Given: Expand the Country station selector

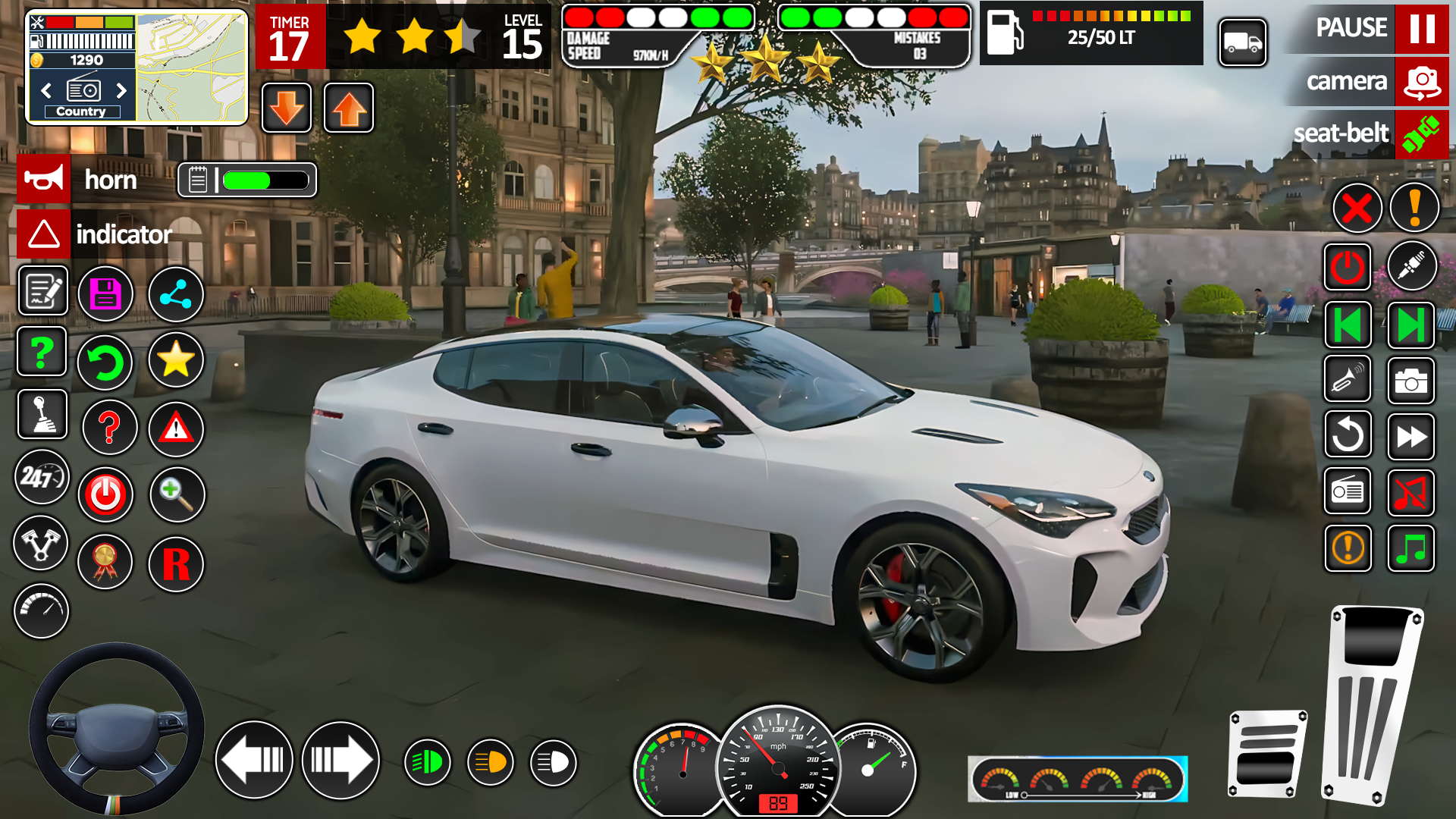Looking at the screenshot, I should pos(81,111).
